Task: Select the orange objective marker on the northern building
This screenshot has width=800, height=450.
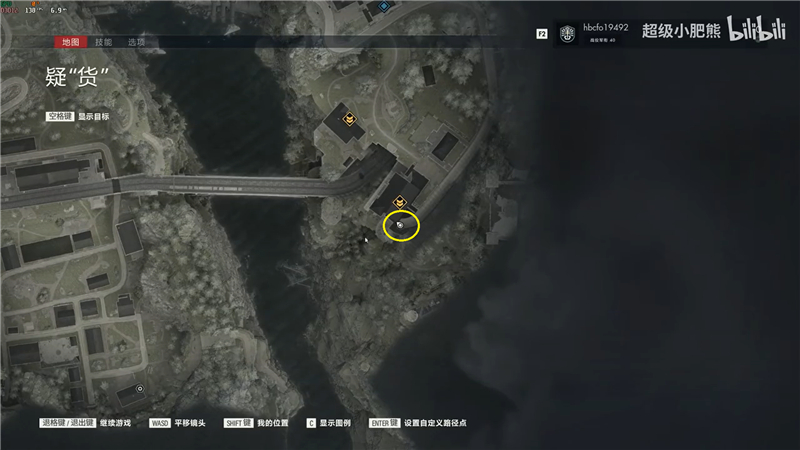Action: (x=349, y=119)
